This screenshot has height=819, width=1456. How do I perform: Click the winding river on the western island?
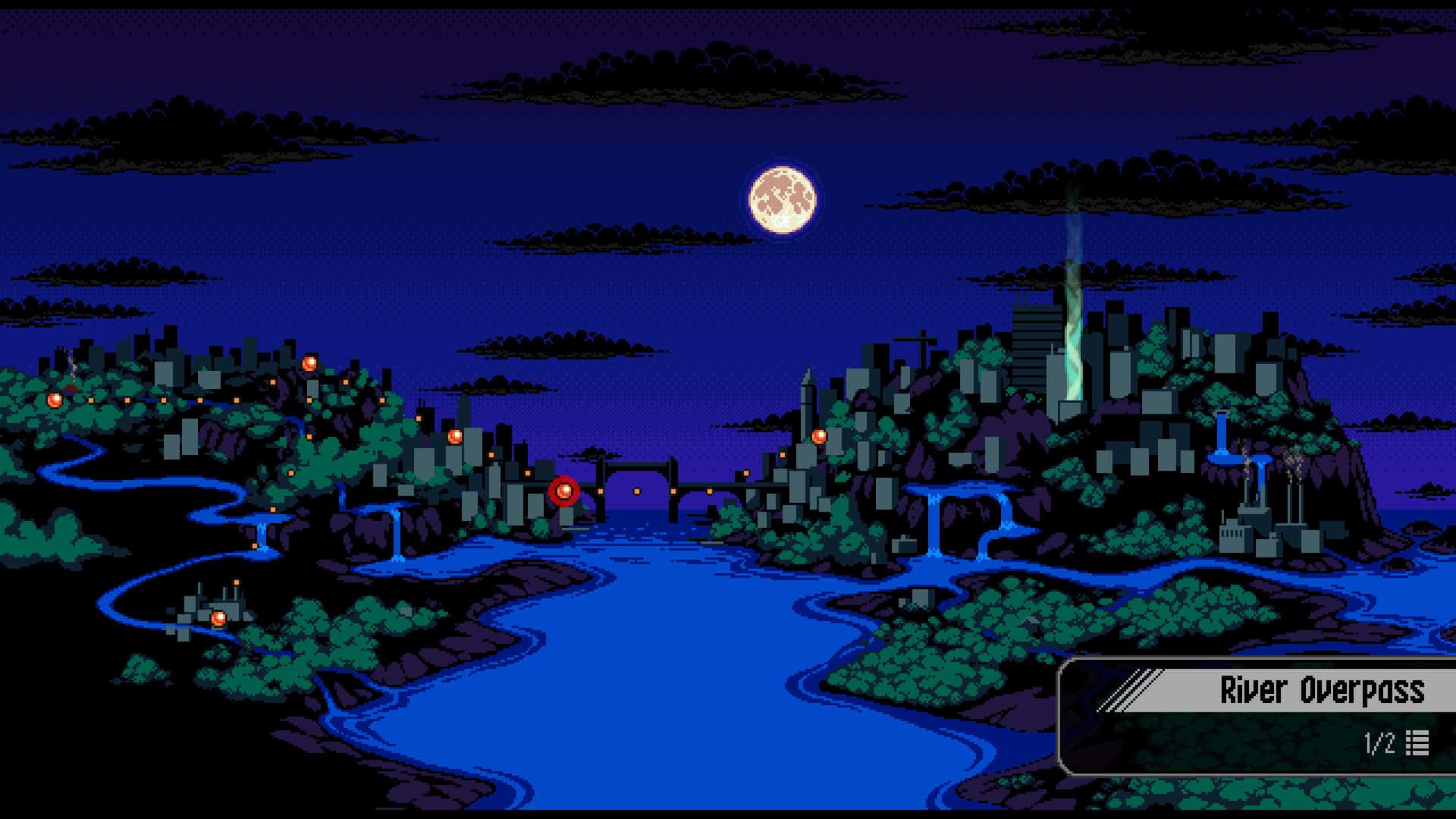(x=152, y=485)
